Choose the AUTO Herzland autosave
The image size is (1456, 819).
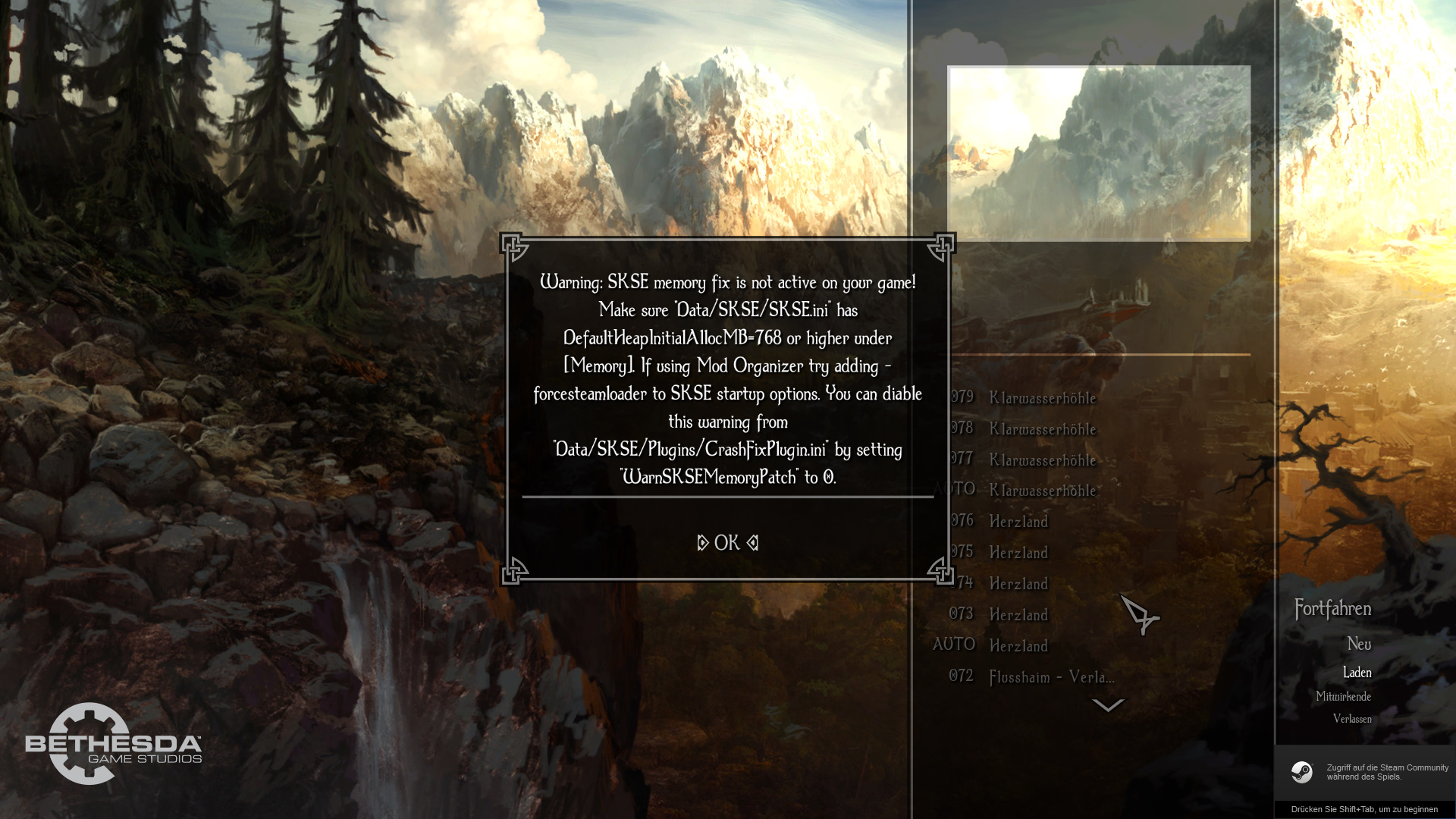[x=1018, y=646]
